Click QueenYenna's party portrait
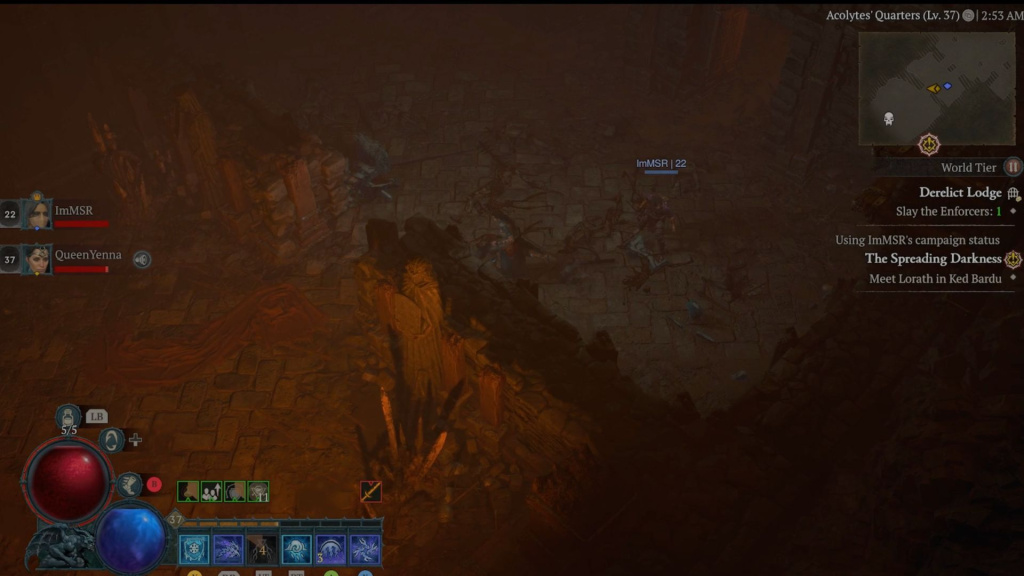The height and width of the screenshot is (576, 1024). click(x=37, y=258)
